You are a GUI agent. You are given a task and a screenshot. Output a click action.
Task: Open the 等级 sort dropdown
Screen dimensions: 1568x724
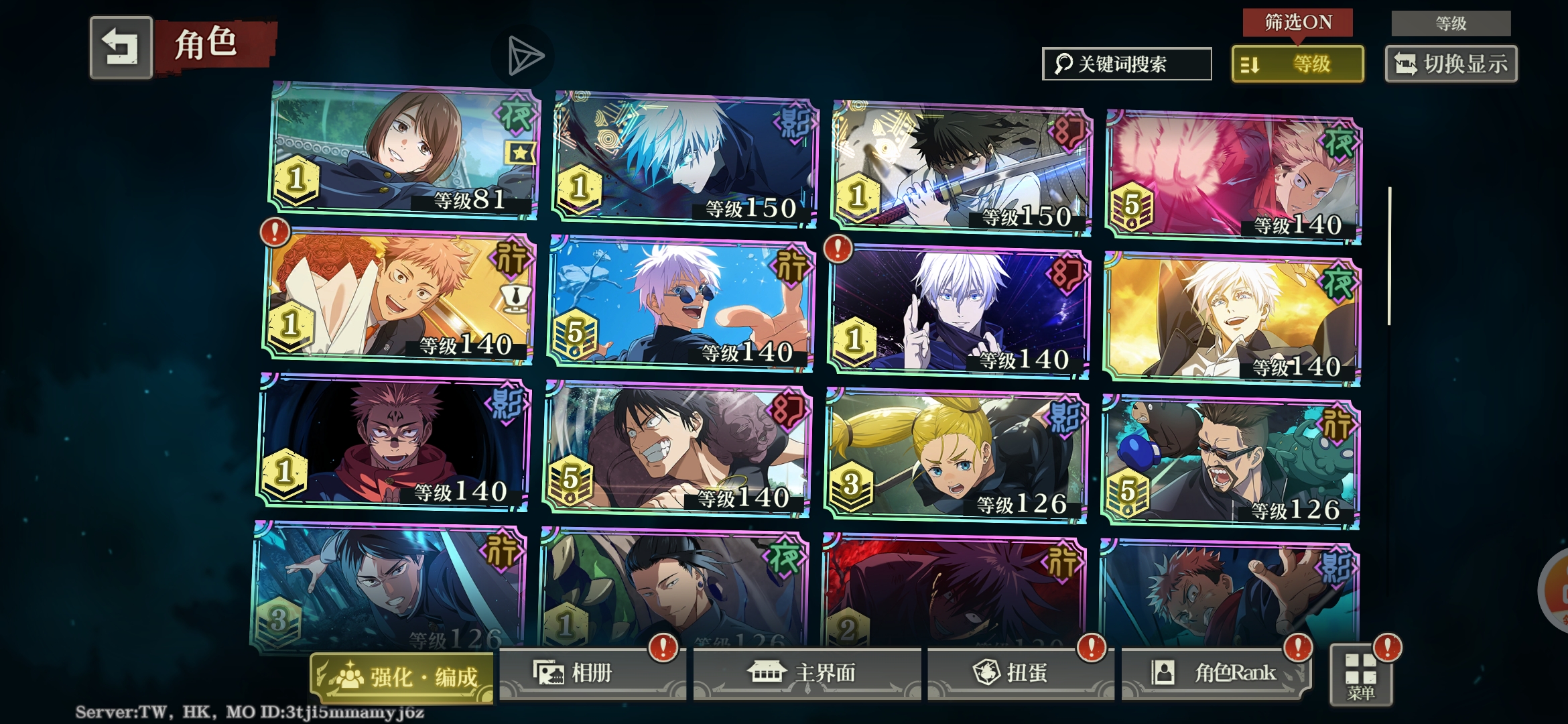coord(1297,64)
